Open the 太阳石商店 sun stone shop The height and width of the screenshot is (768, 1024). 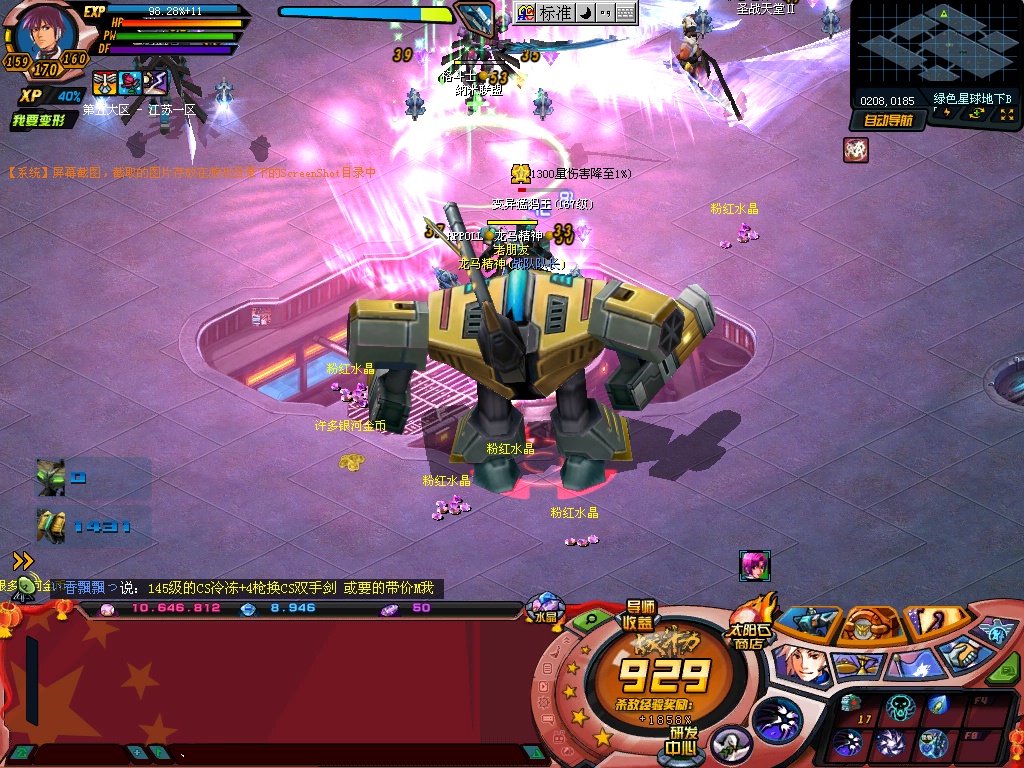tap(751, 623)
